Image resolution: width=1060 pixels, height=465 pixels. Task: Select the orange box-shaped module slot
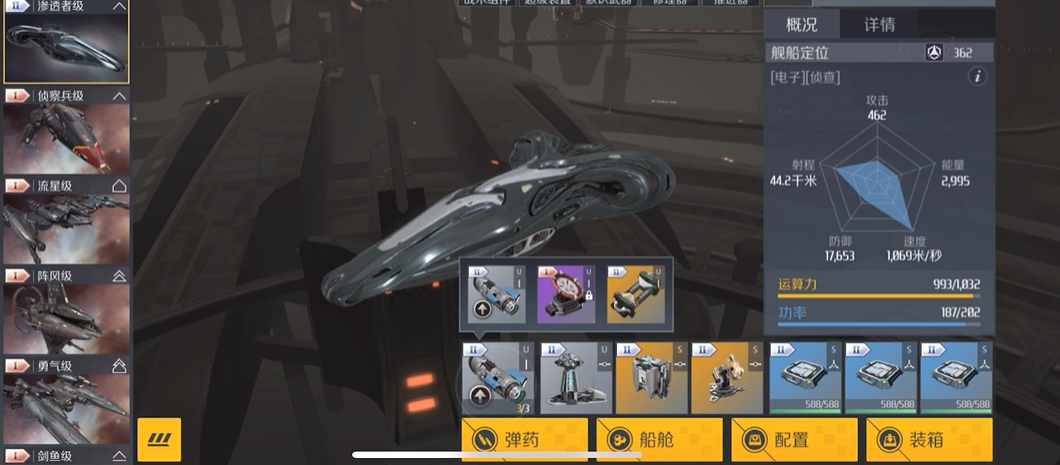point(651,378)
